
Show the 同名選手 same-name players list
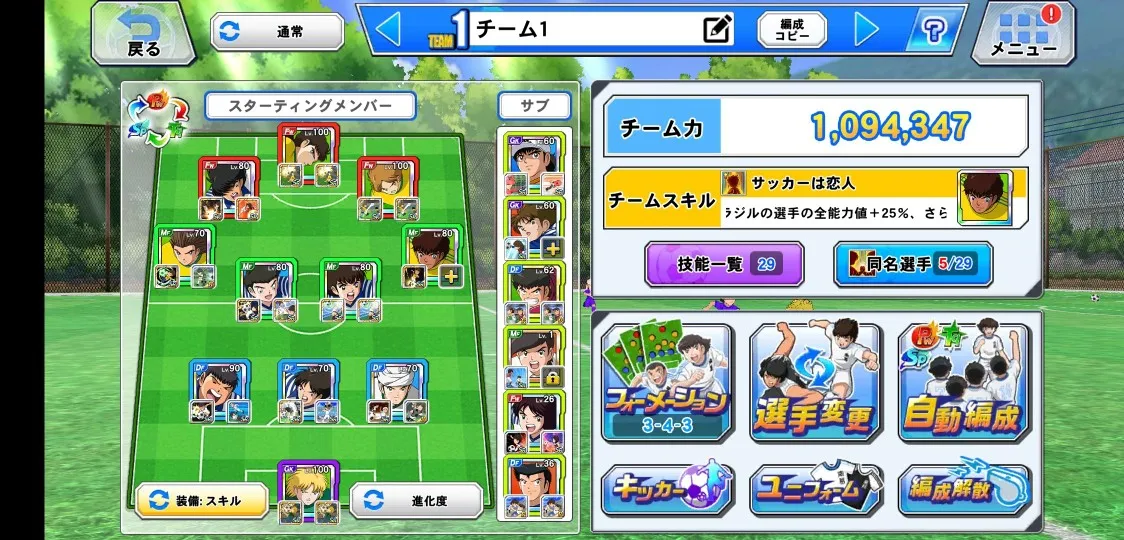[x=912, y=264]
